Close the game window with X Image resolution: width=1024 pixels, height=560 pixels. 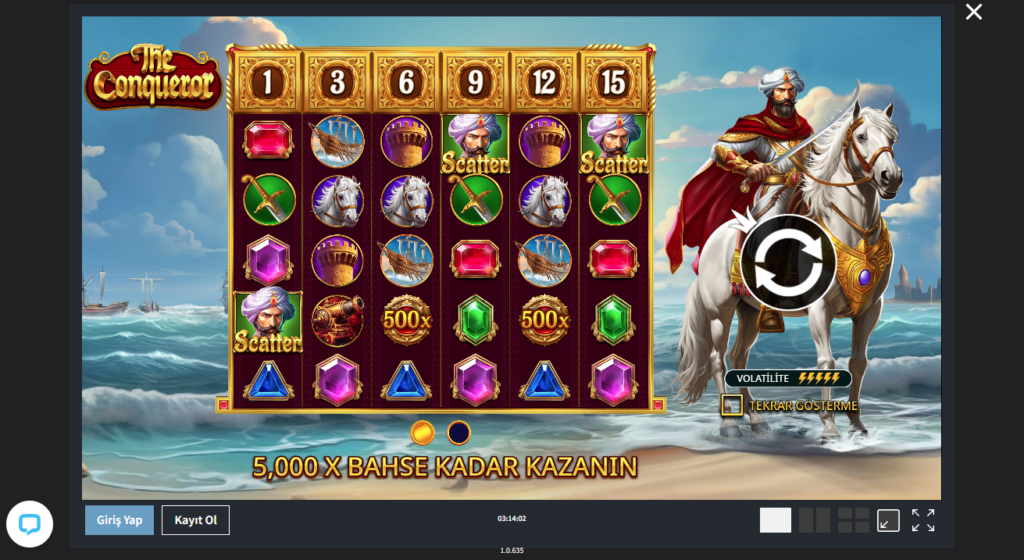(973, 12)
